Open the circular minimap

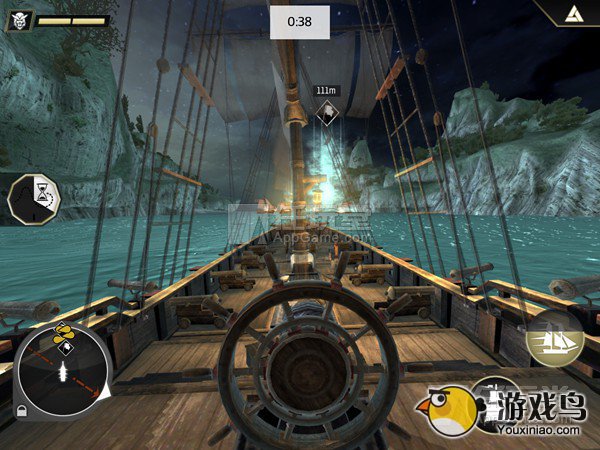[63, 370]
